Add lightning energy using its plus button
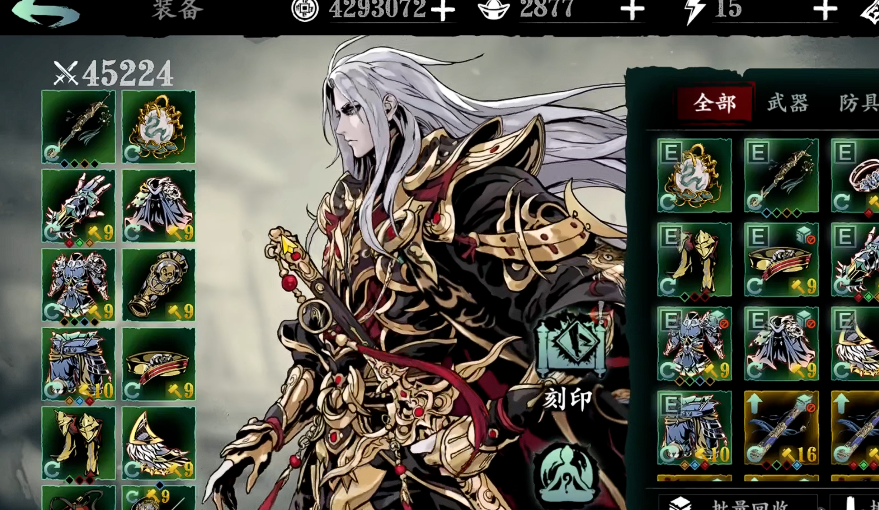Viewport: 879px width, 510px height. [824, 11]
